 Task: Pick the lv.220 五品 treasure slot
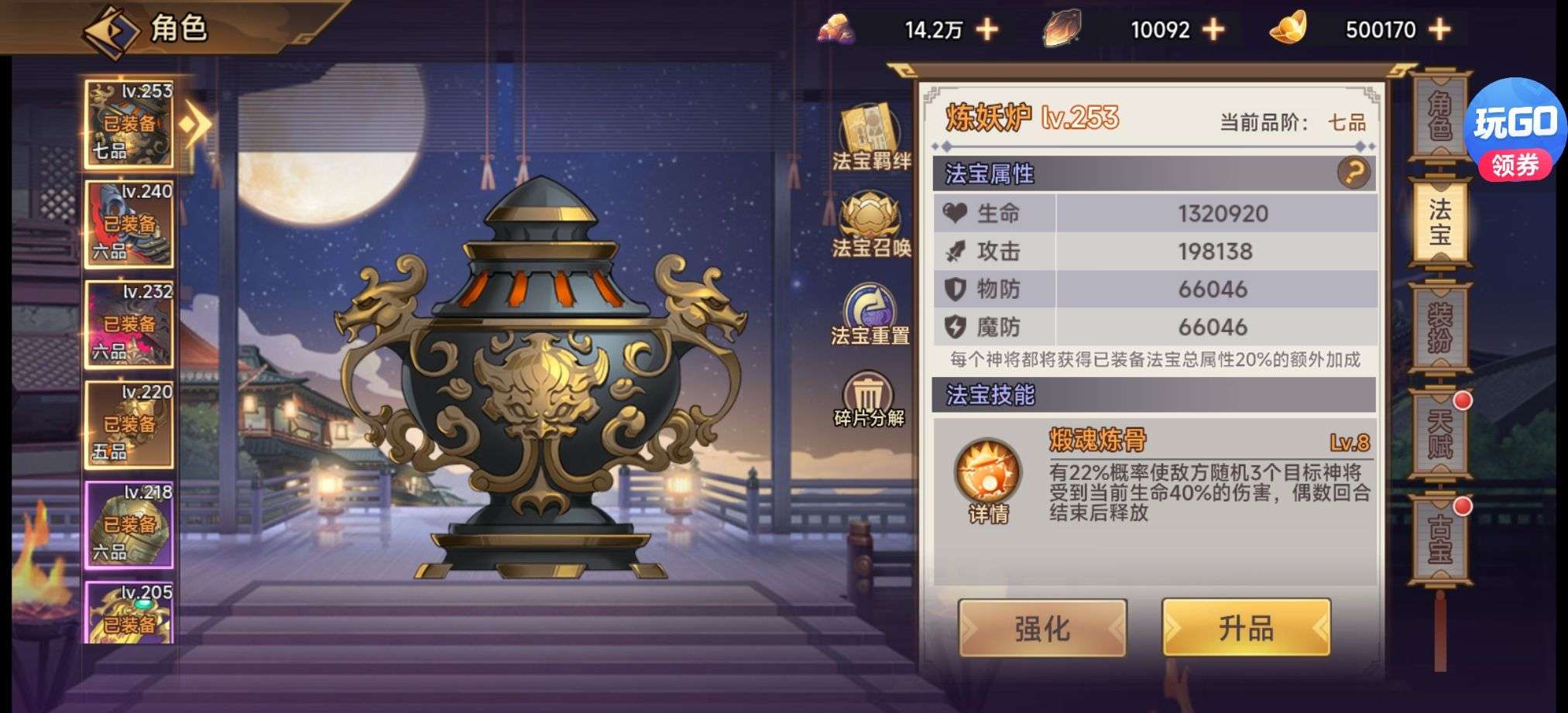[x=129, y=424]
